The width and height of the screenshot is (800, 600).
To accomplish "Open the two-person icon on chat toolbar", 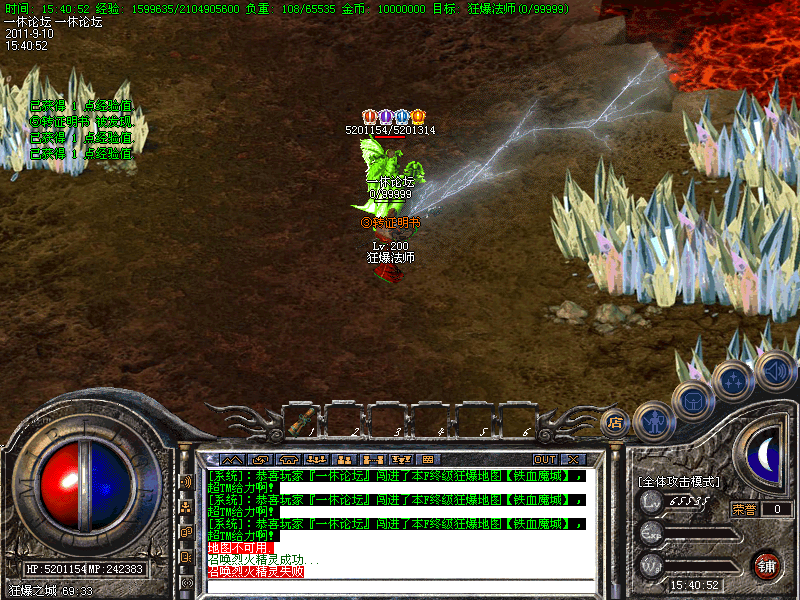I will pyautogui.click(x=346, y=459).
